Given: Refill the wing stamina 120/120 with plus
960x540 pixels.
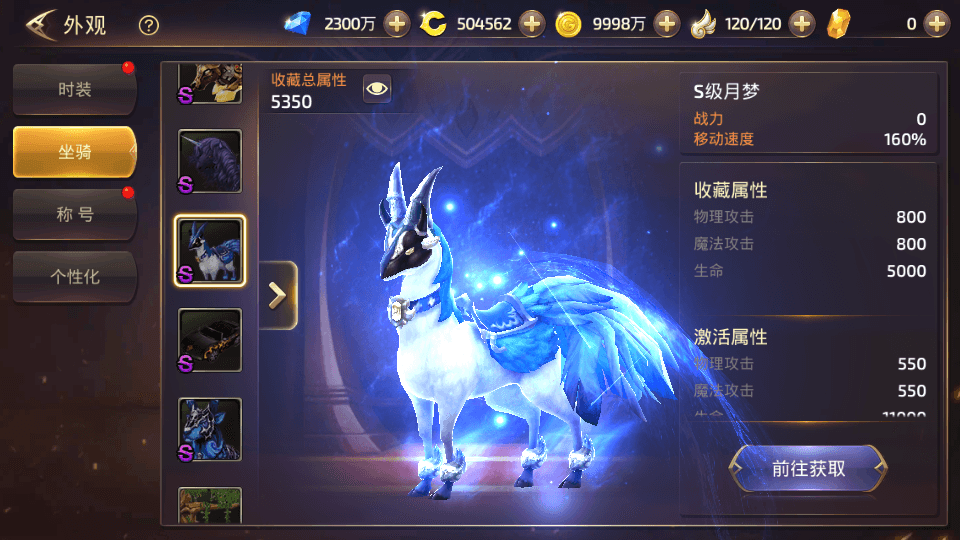Looking at the screenshot, I should pos(802,24).
